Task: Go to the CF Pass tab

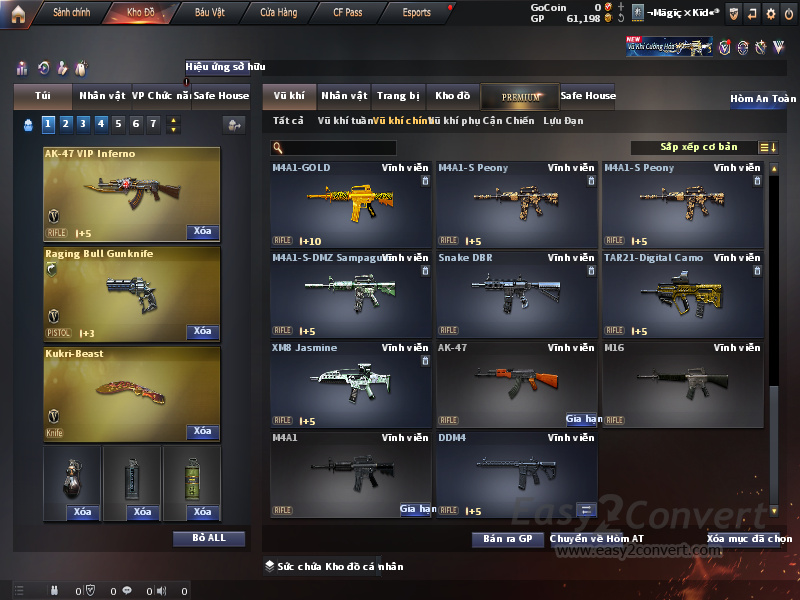Action: pos(348,13)
